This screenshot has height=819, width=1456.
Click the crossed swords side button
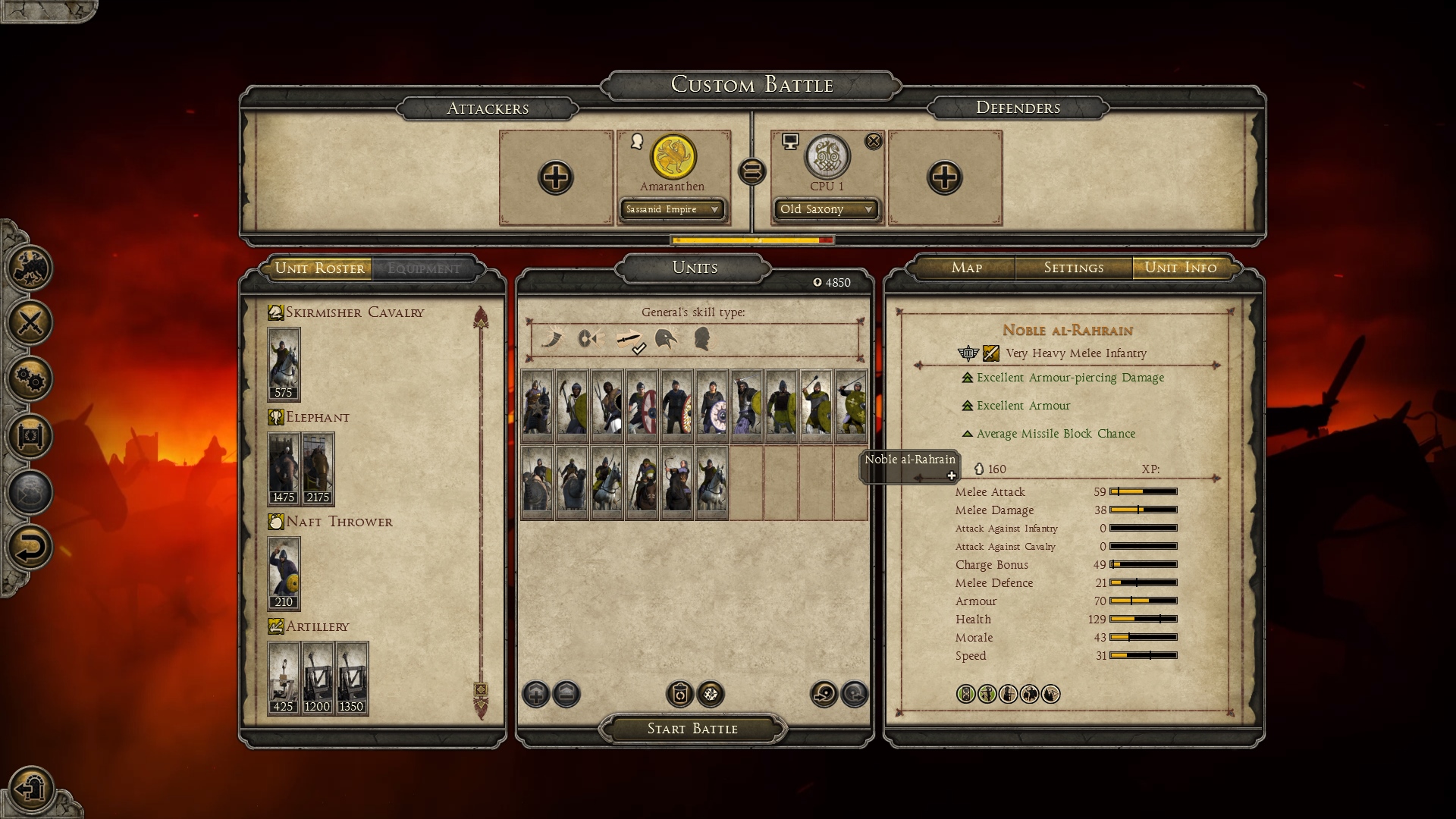point(30,323)
